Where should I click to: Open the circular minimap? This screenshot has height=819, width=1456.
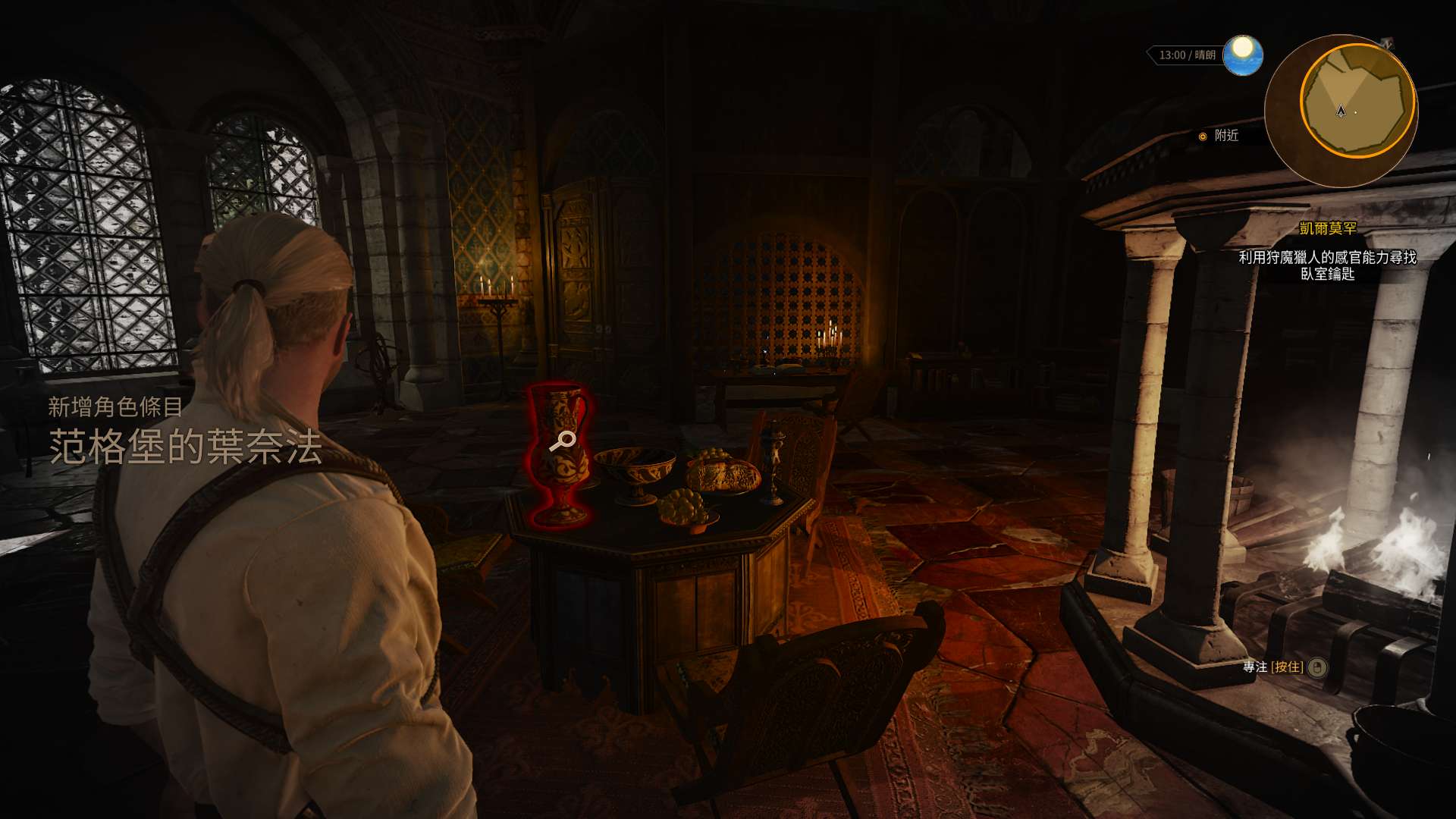[1341, 110]
